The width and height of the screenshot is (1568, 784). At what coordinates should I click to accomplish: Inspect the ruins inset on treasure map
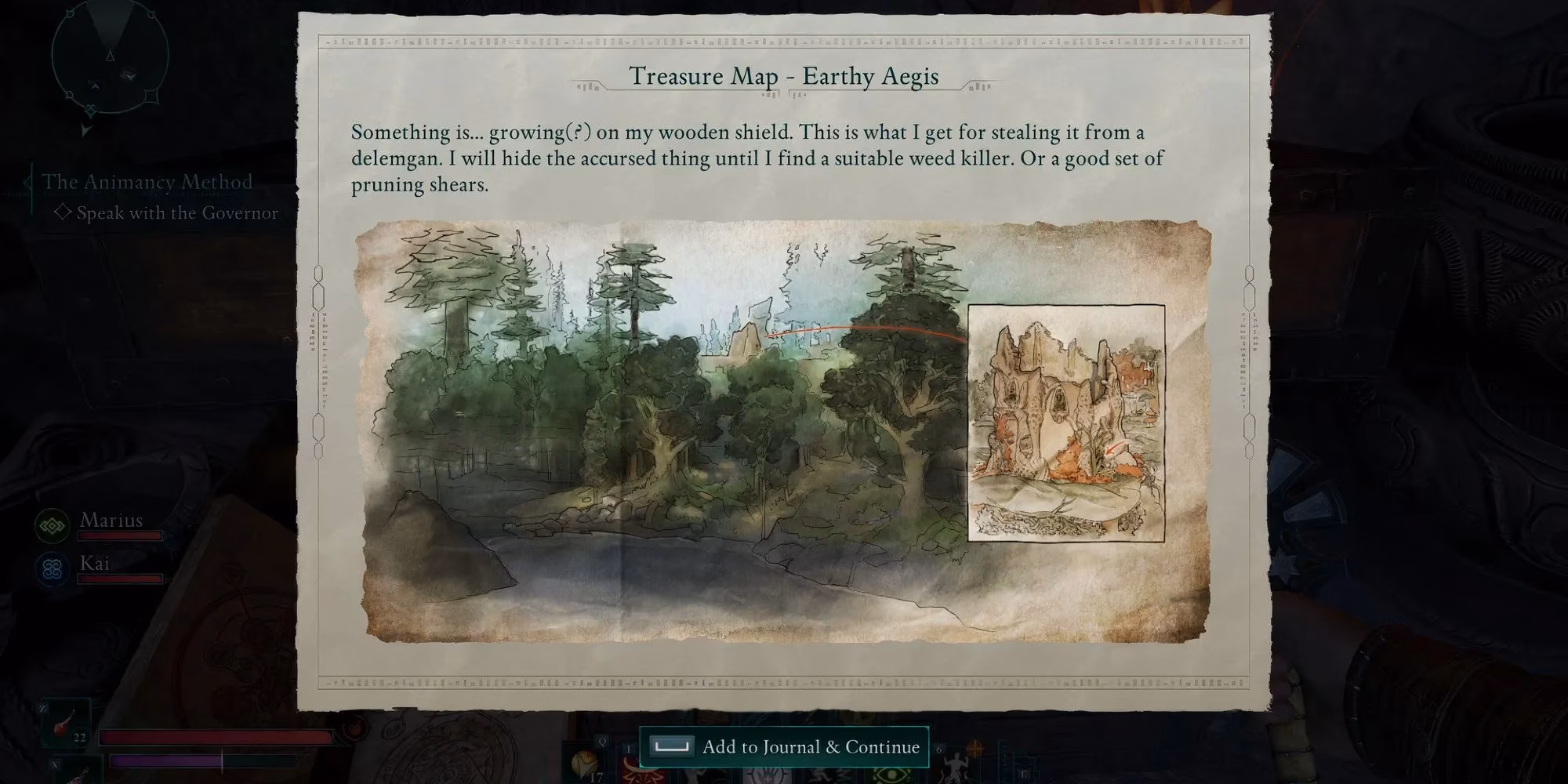1065,423
